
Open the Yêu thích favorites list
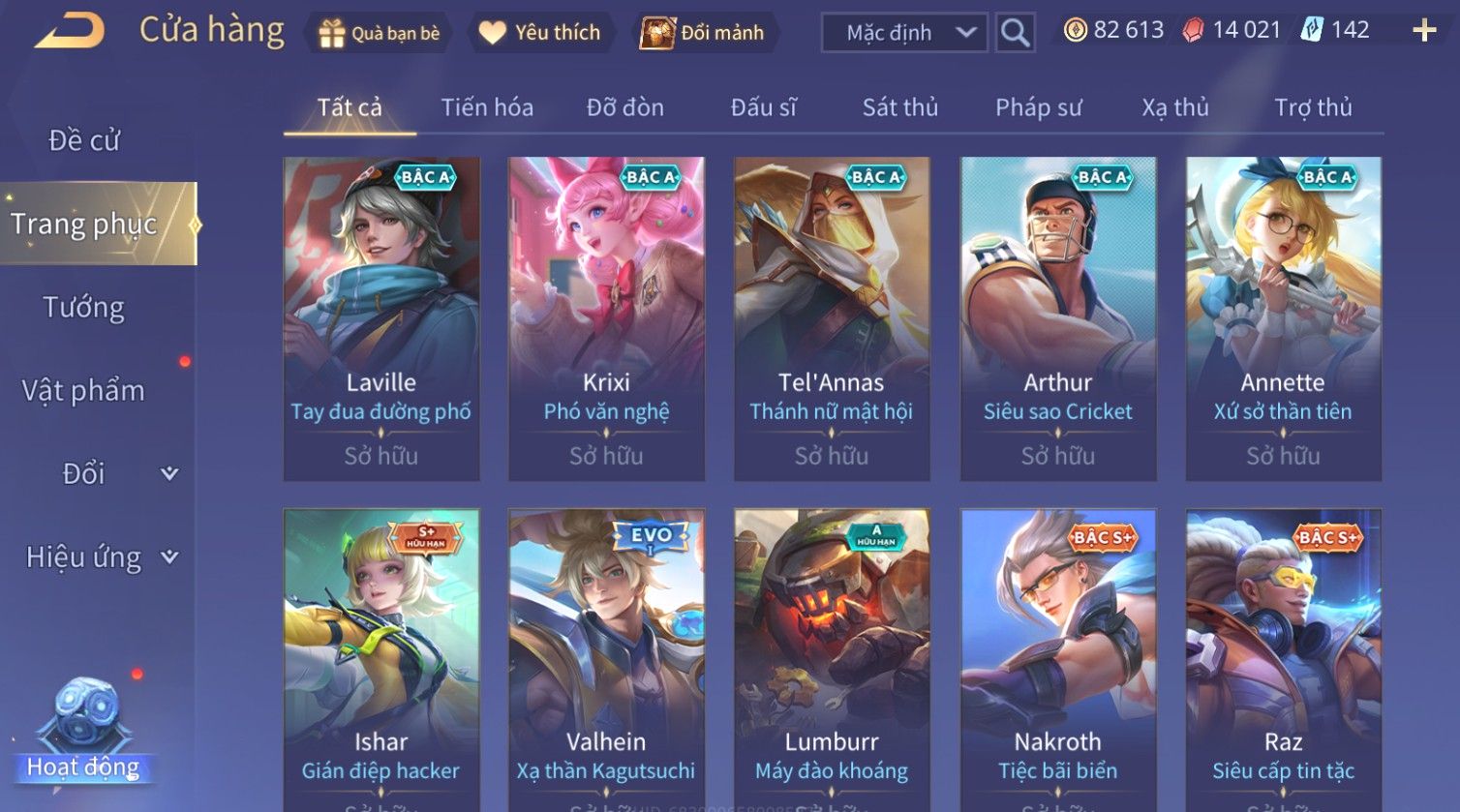[540, 33]
